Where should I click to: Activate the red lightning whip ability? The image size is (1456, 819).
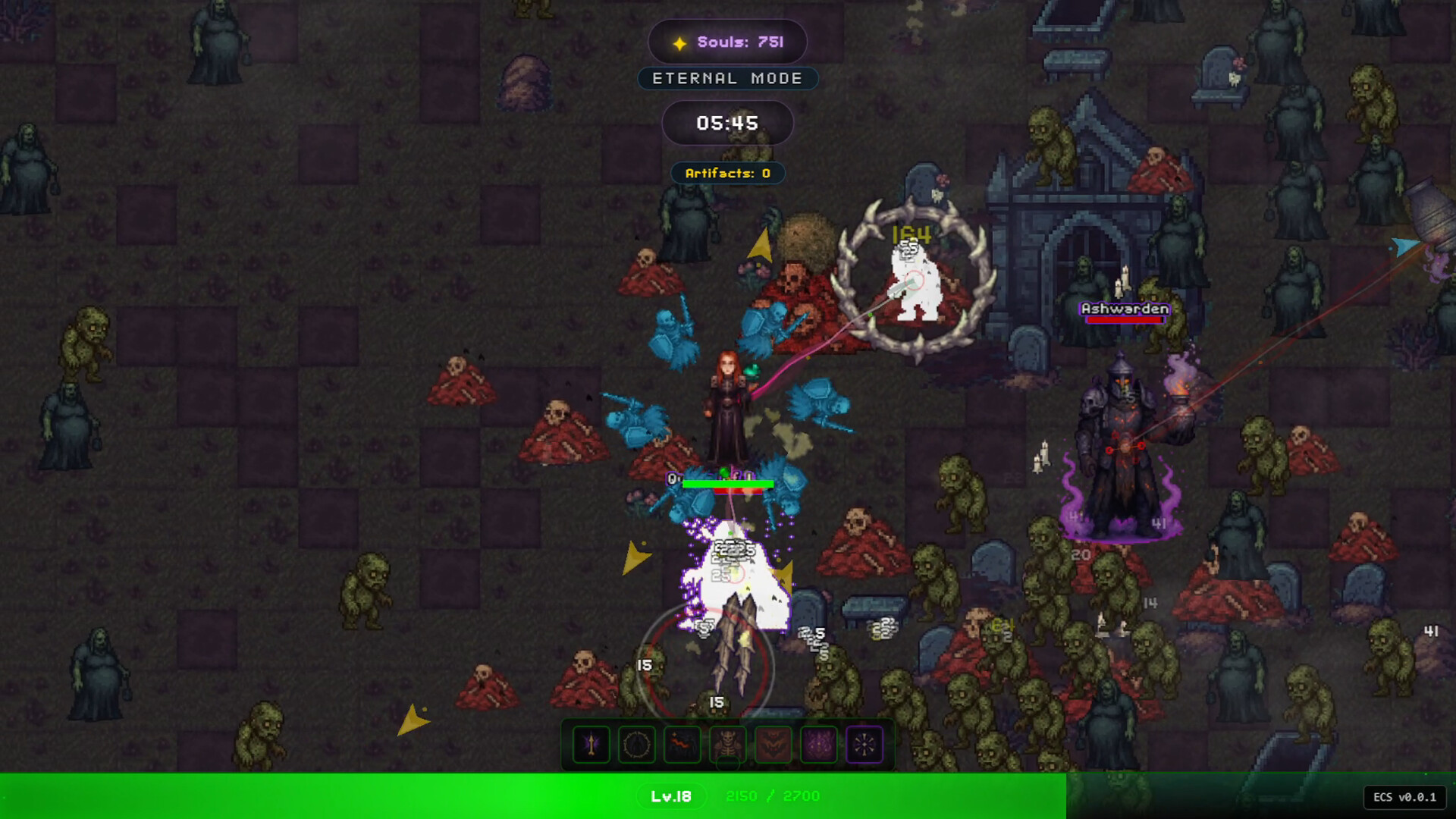pos(682,745)
